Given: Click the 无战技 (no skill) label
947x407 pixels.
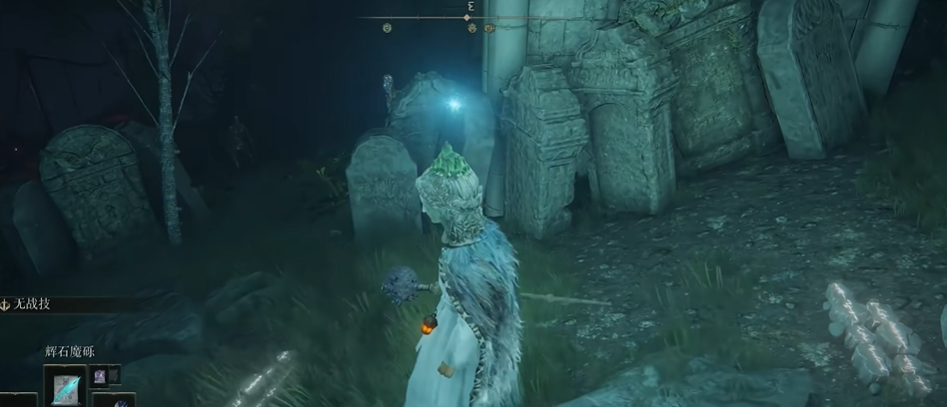Looking at the screenshot, I should click(33, 303).
